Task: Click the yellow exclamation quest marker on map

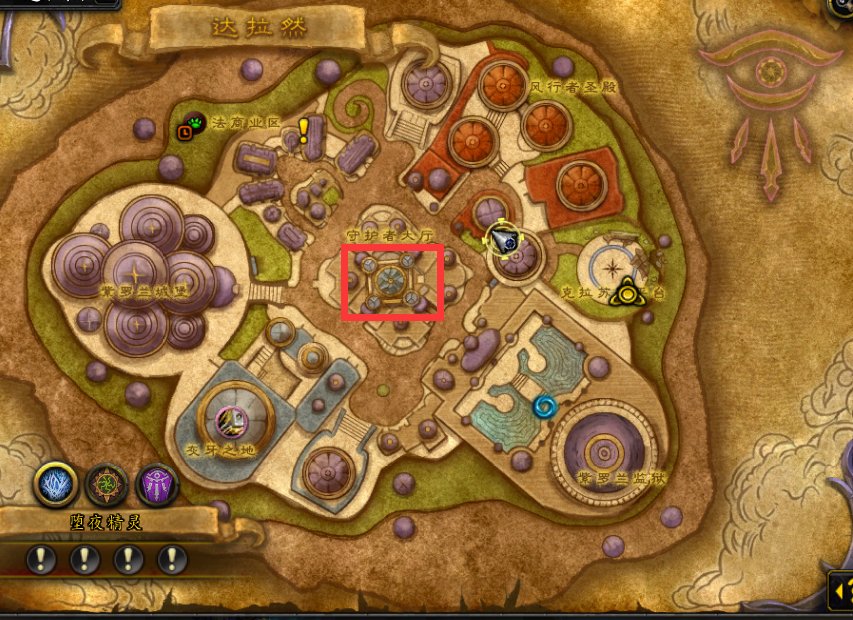Action: pos(304,129)
